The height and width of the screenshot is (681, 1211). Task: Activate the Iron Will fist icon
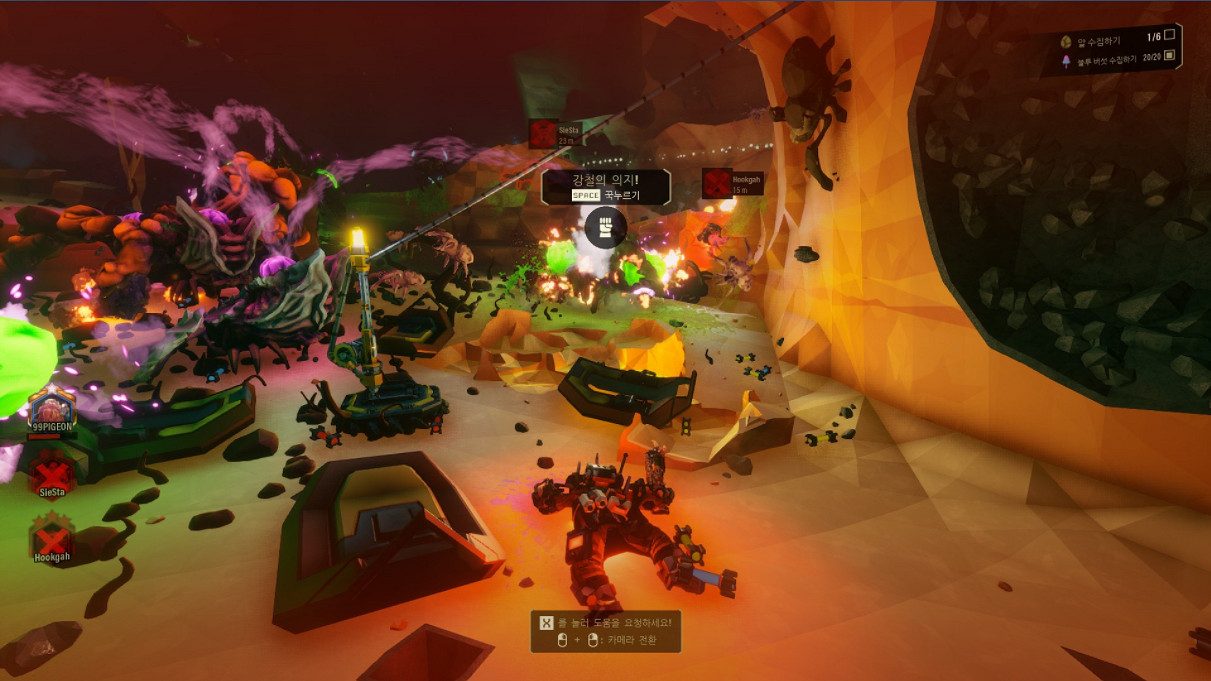[x=605, y=227]
